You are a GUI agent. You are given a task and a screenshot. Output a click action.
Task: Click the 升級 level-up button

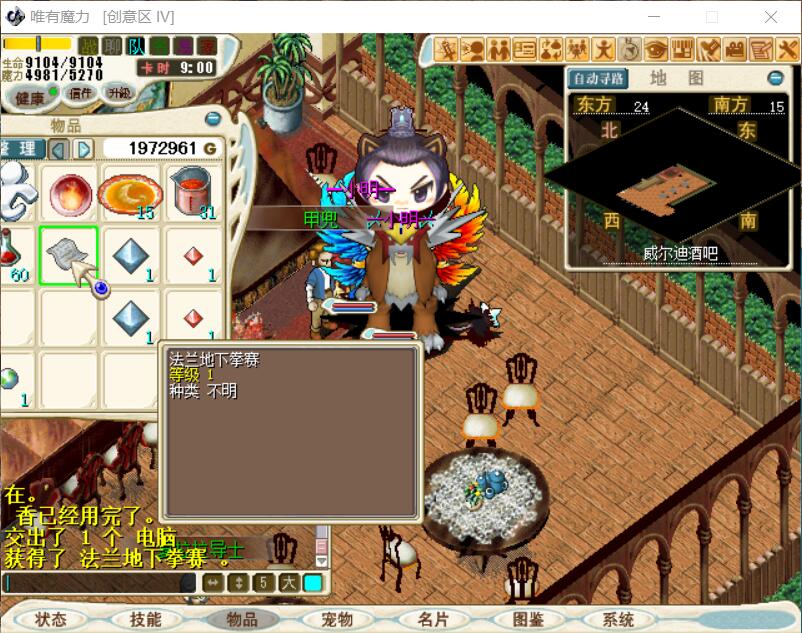coord(118,93)
